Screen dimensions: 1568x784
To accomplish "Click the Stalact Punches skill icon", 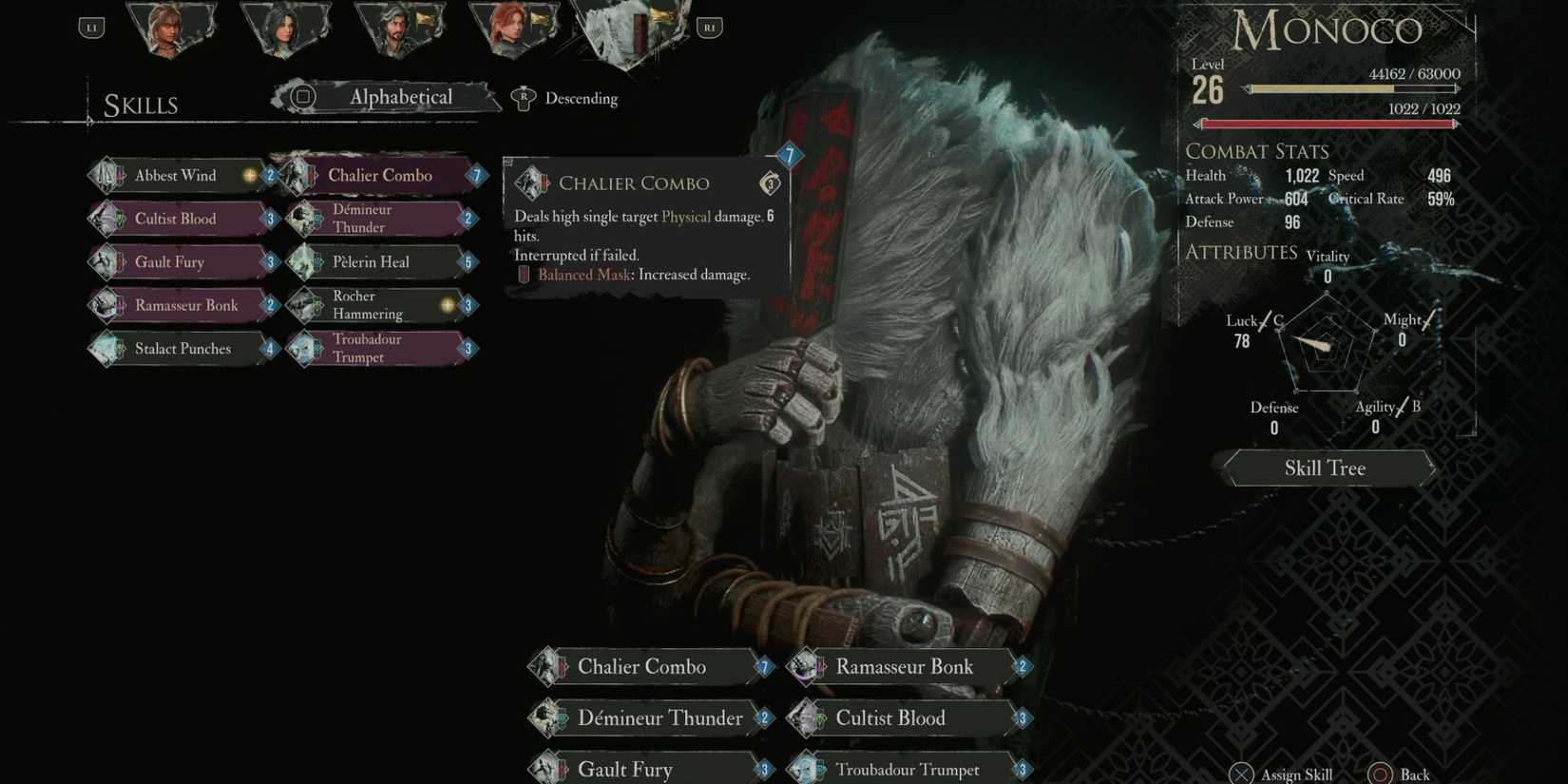I will click(x=106, y=349).
